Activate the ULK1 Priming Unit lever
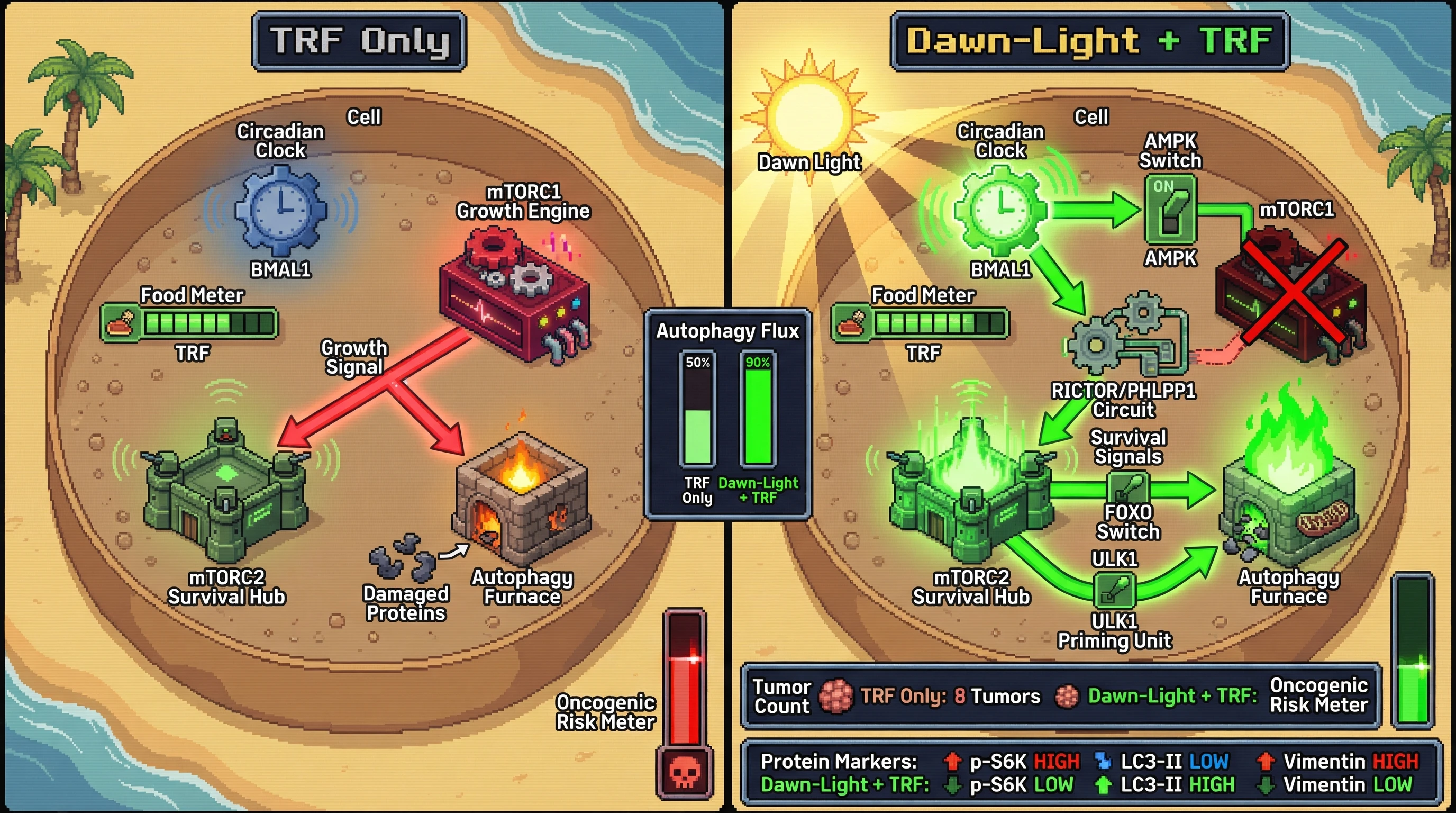 click(1114, 590)
